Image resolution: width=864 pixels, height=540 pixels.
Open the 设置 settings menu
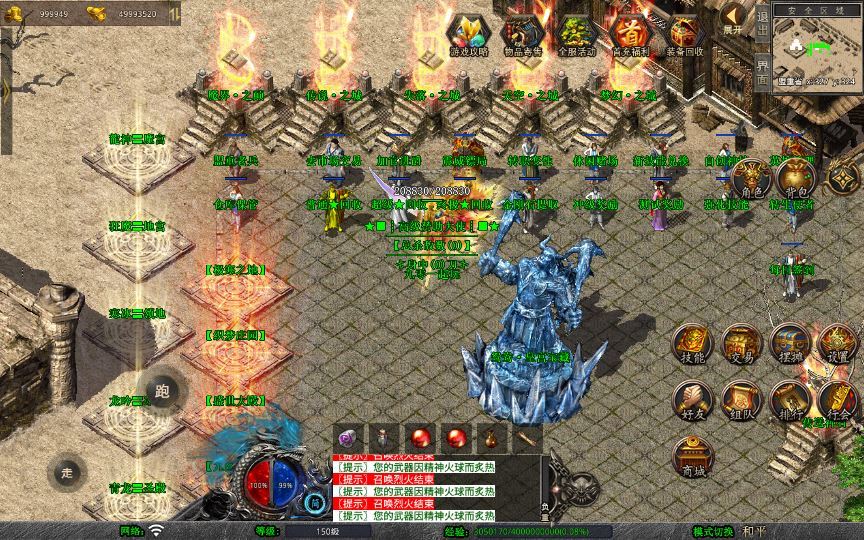(837, 343)
